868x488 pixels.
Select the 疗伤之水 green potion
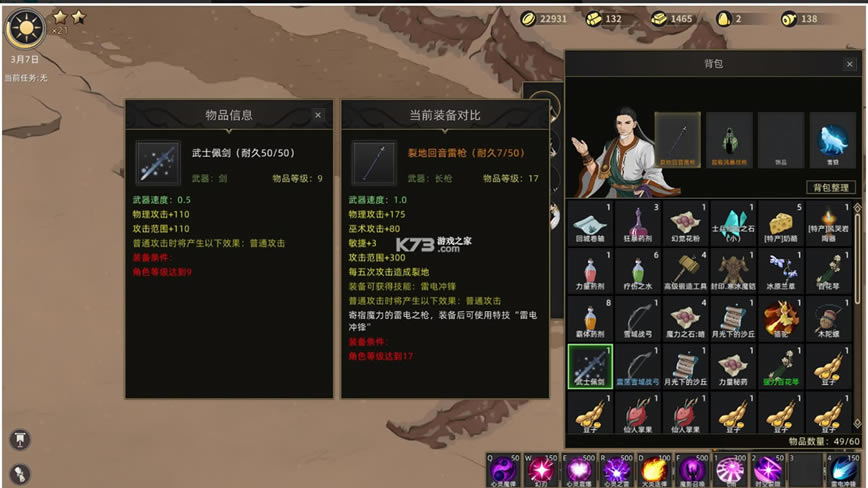click(x=637, y=271)
